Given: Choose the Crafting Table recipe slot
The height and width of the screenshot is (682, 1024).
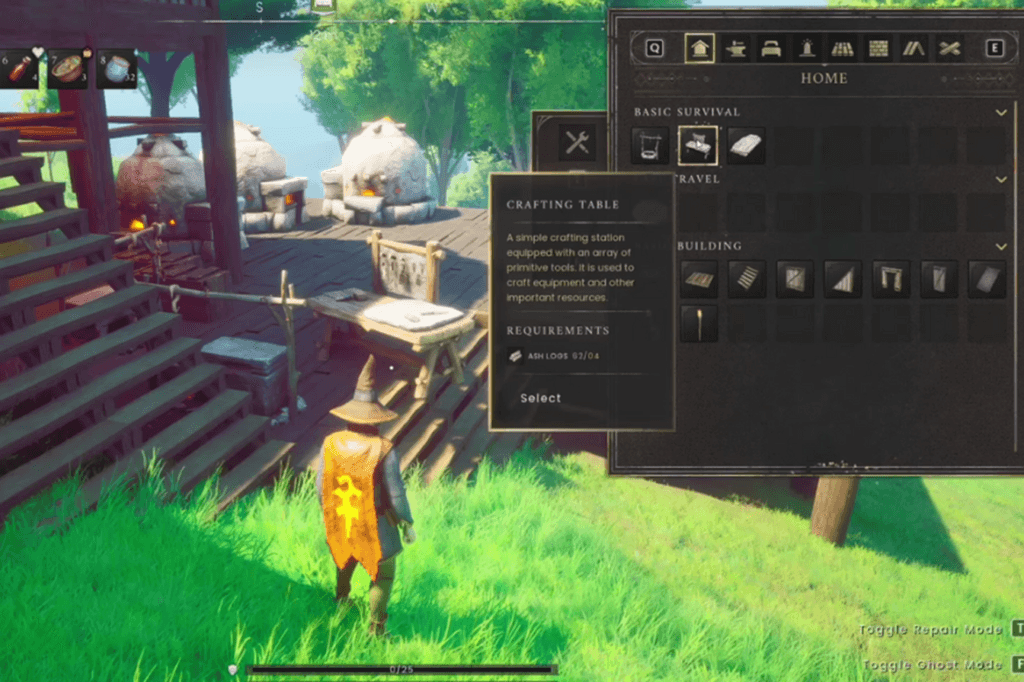Looking at the screenshot, I should (698, 146).
